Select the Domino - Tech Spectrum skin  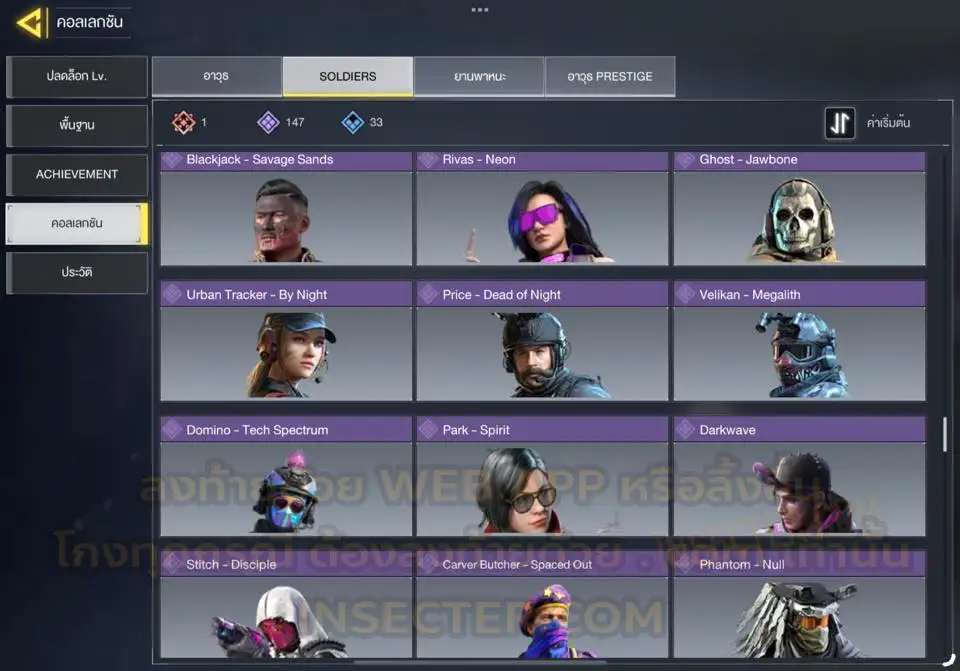coord(286,478)
